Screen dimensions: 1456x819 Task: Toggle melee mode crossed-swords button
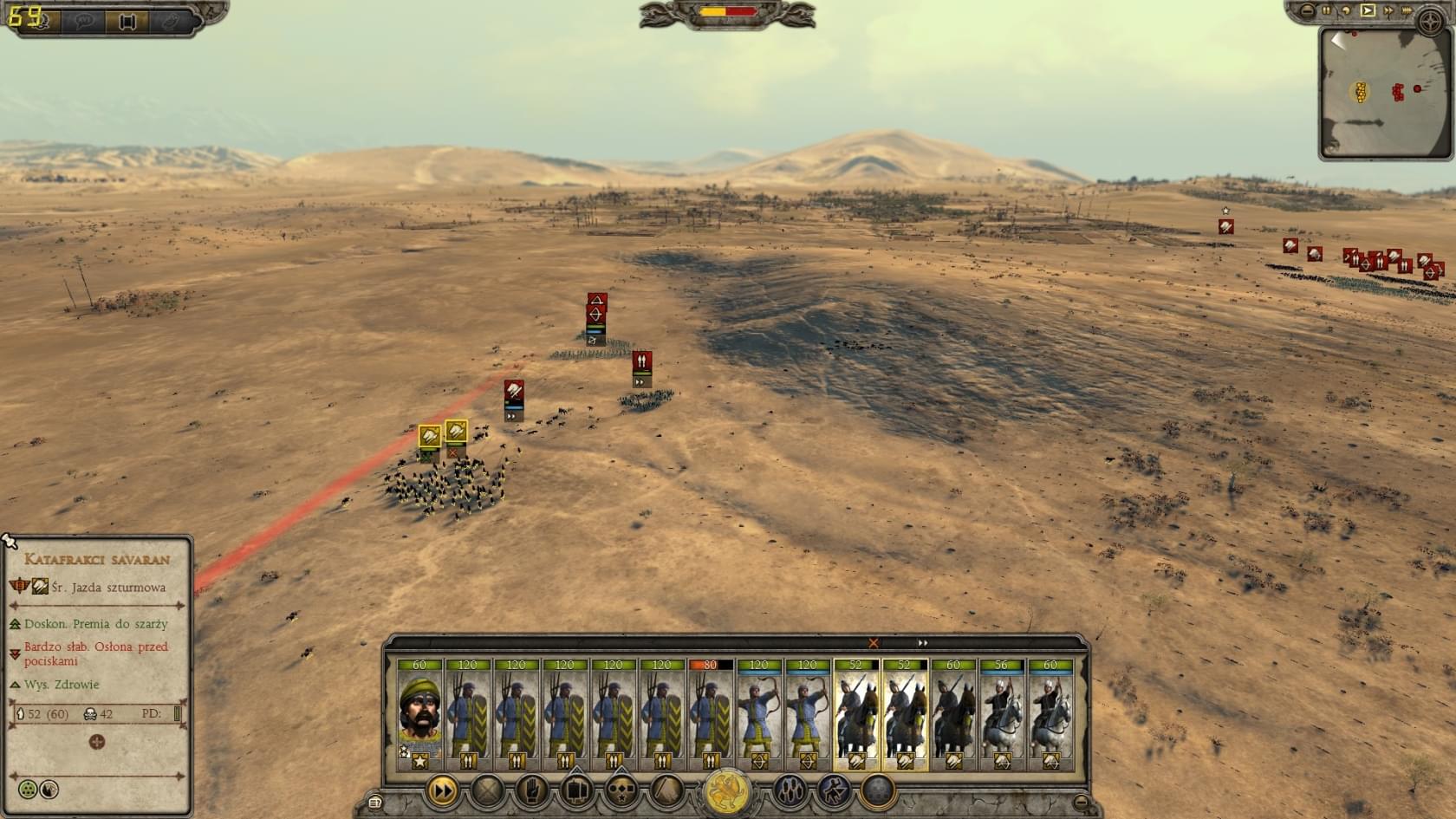click(487, 790)
